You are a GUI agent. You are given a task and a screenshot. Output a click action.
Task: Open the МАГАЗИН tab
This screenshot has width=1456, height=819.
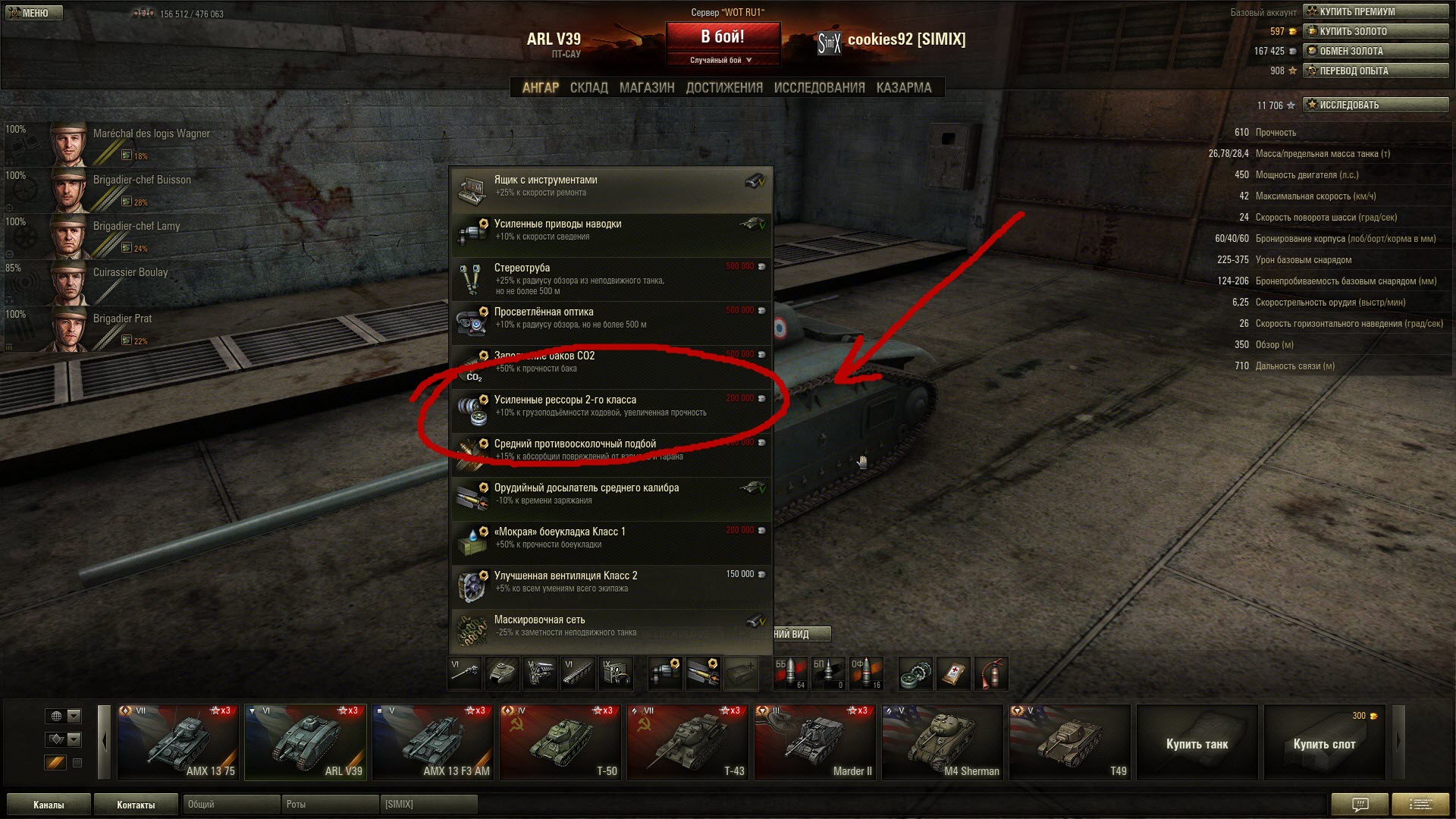coord(646,88)
